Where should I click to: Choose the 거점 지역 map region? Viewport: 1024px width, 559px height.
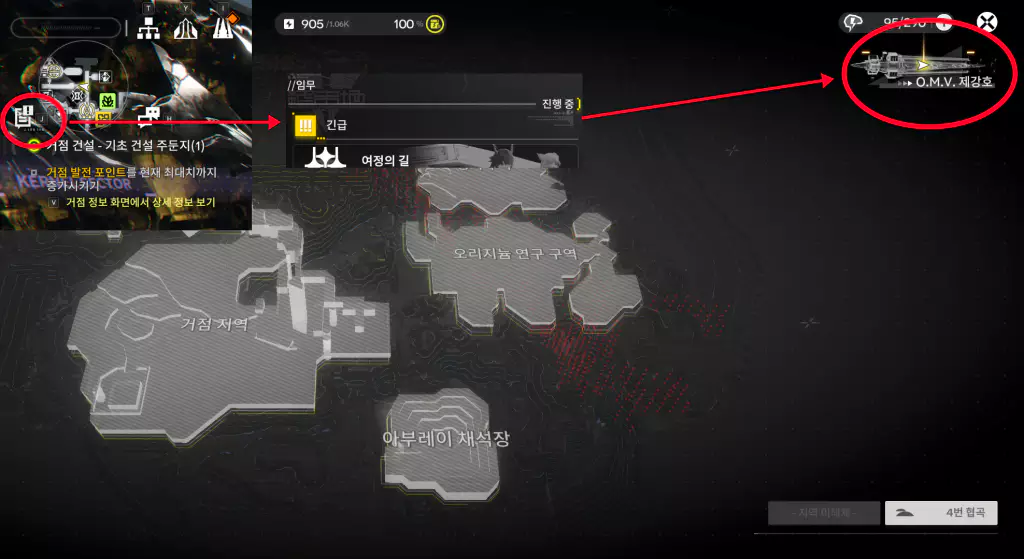coord(210,323)
